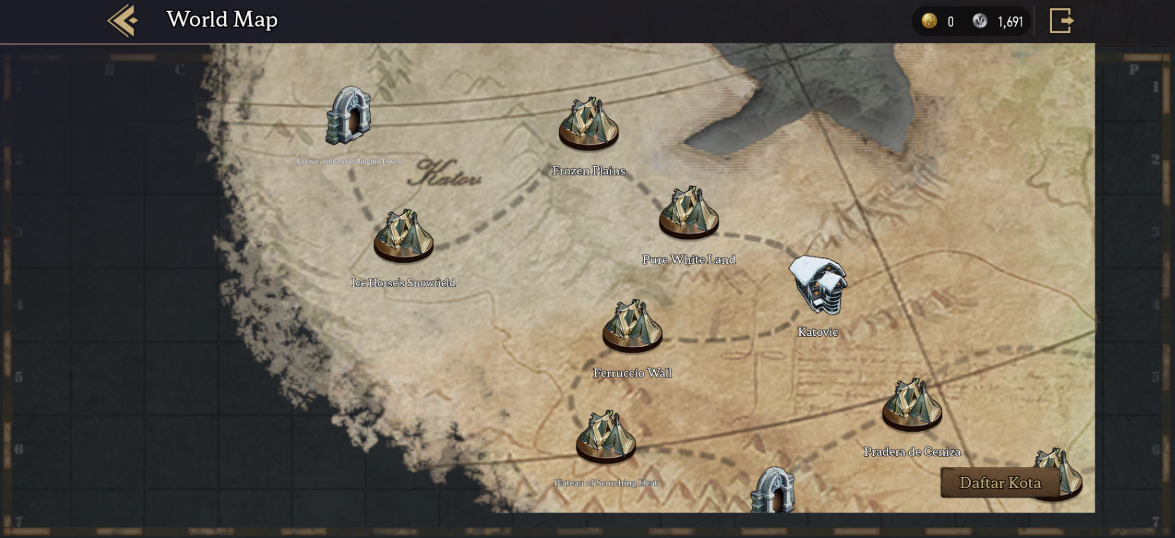Travel to Ice Horse's Snowfield camp
This screenshot has height=538, width=1175.
404,237
